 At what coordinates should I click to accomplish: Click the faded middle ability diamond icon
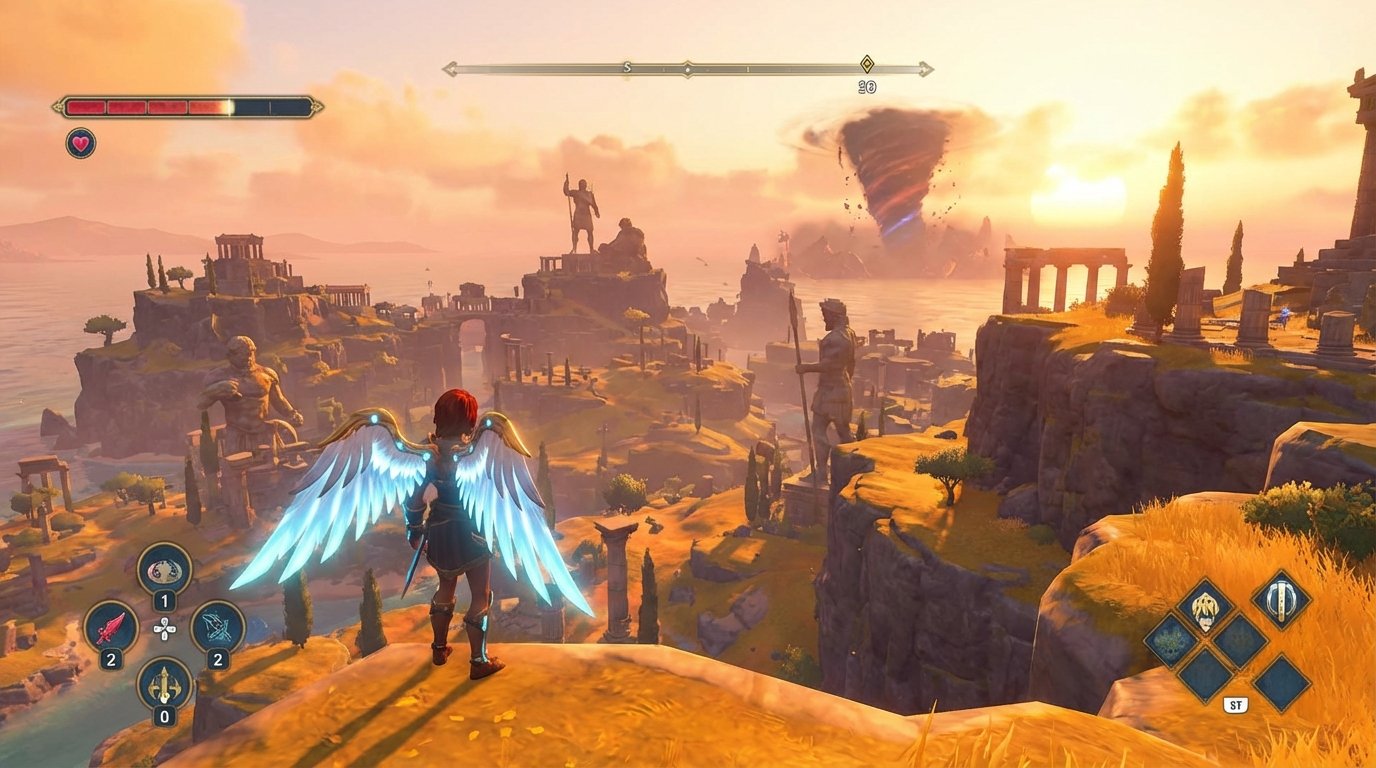coord(1239,640)
